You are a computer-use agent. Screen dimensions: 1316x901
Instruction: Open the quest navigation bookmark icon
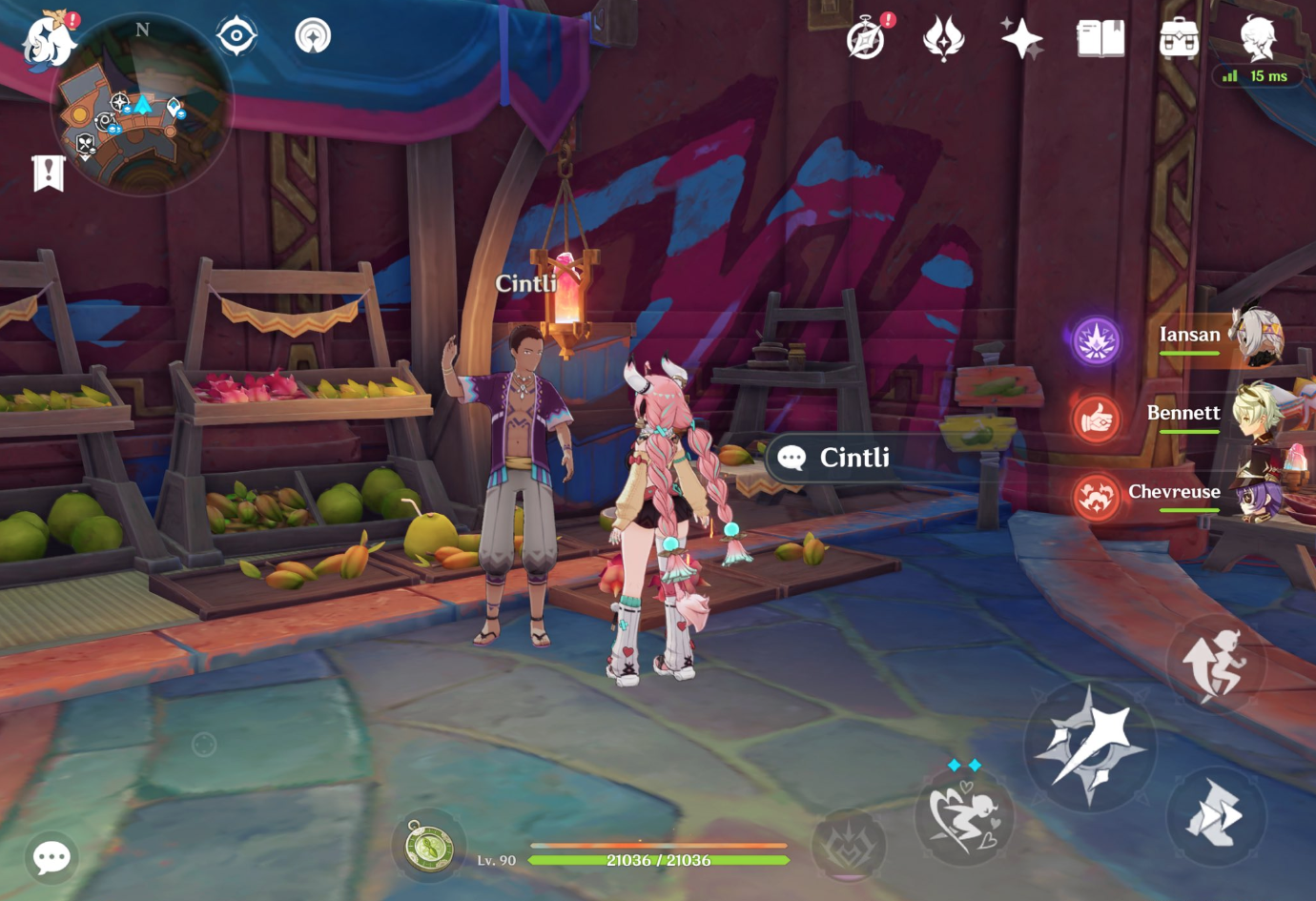49,174
